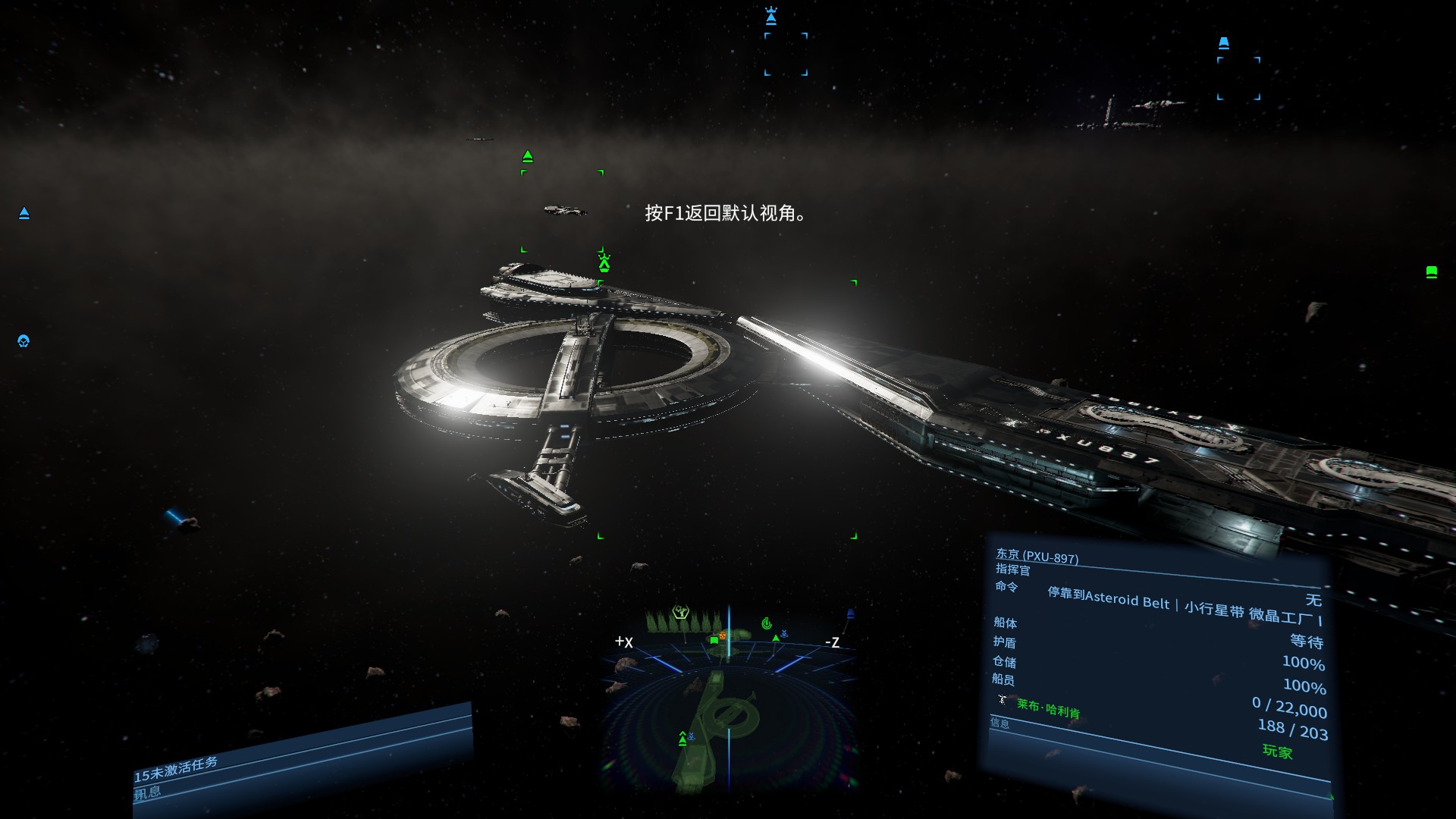
Task: Select the 东京 (PXU-897) target title
Action: point(1037,556)
